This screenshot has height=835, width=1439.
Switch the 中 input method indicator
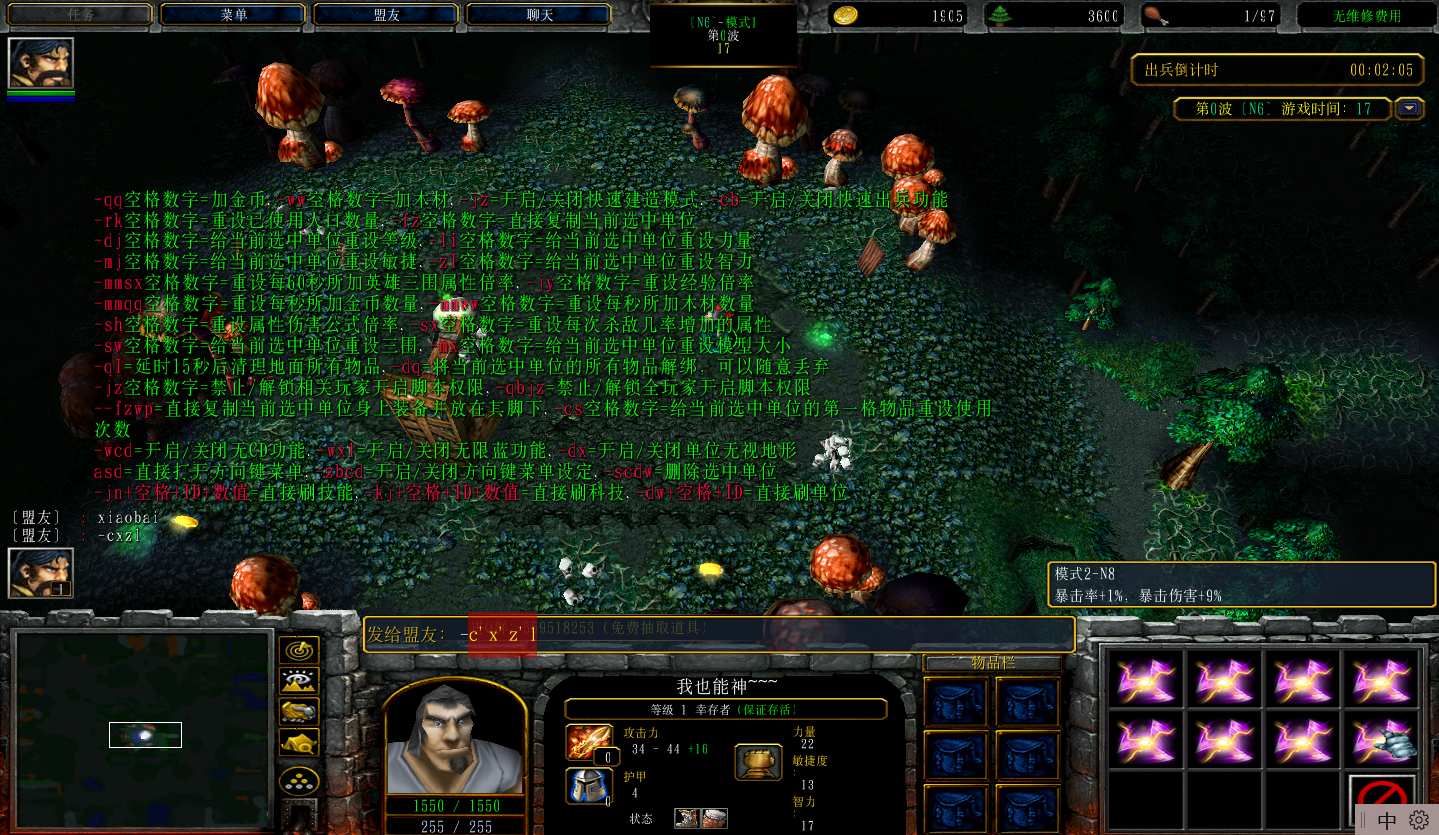(1387, 820)
